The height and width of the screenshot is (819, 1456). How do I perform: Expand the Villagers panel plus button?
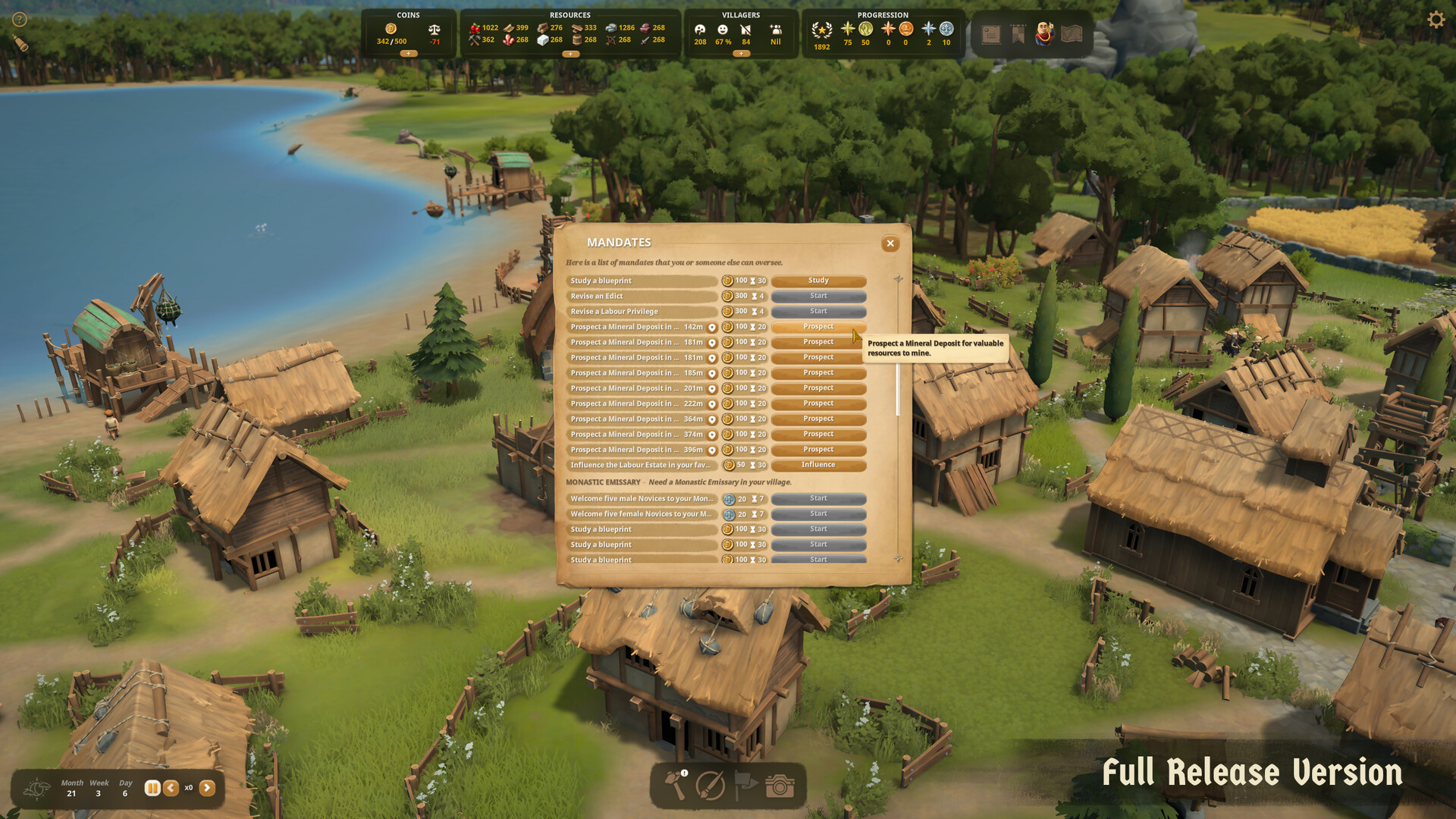pyautogui.click(x=741, y=53)
